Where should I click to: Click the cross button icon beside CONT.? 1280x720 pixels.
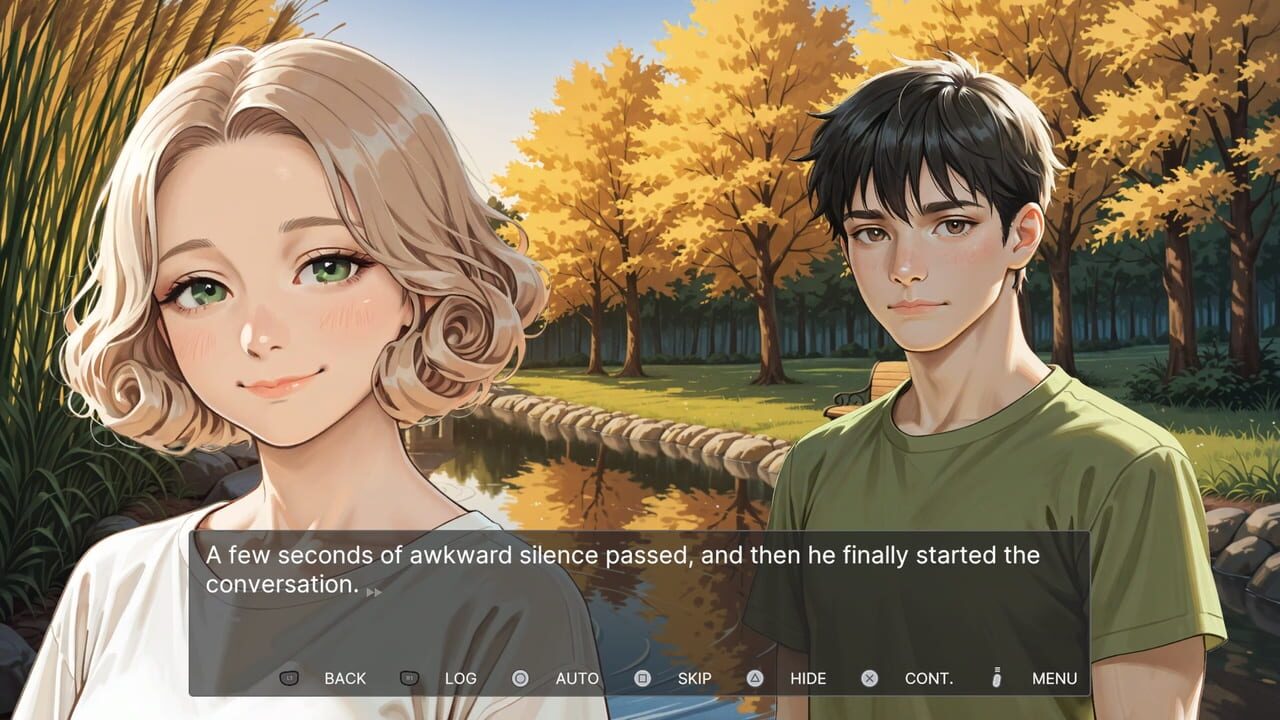point(870,679)
